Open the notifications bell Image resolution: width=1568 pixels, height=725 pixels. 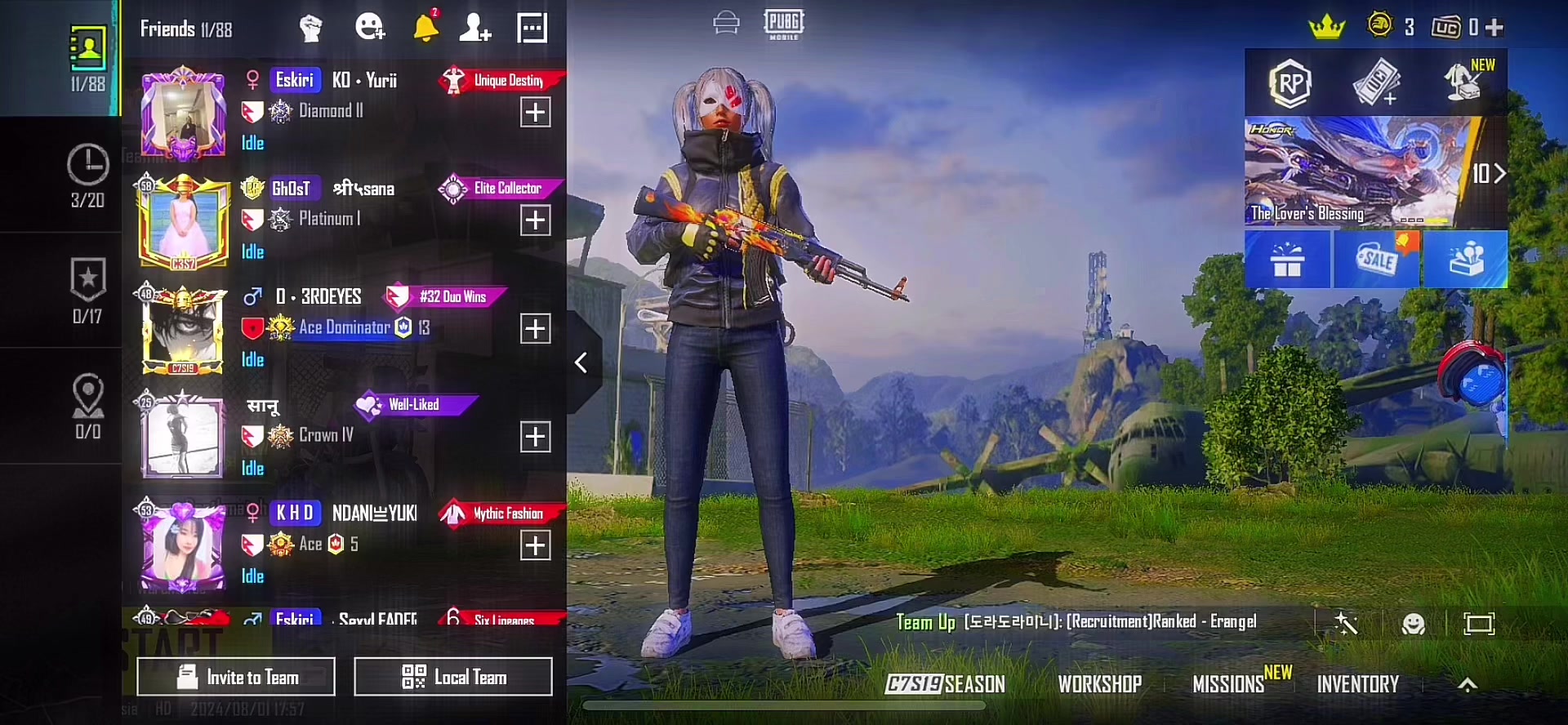(425, 28)
